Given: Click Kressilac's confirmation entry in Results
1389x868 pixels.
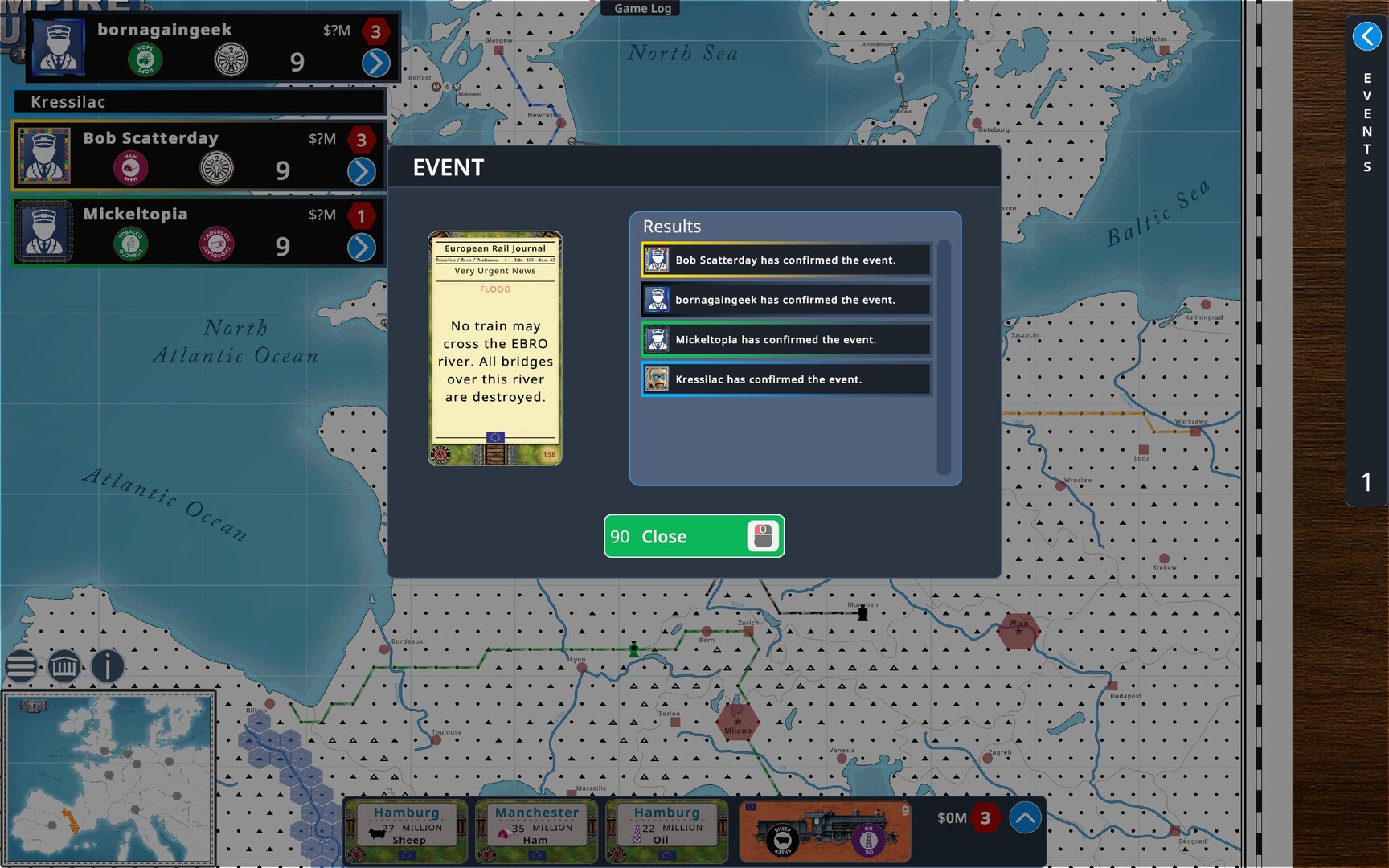Looking at the screenshot, I should (x=785, y=379).
